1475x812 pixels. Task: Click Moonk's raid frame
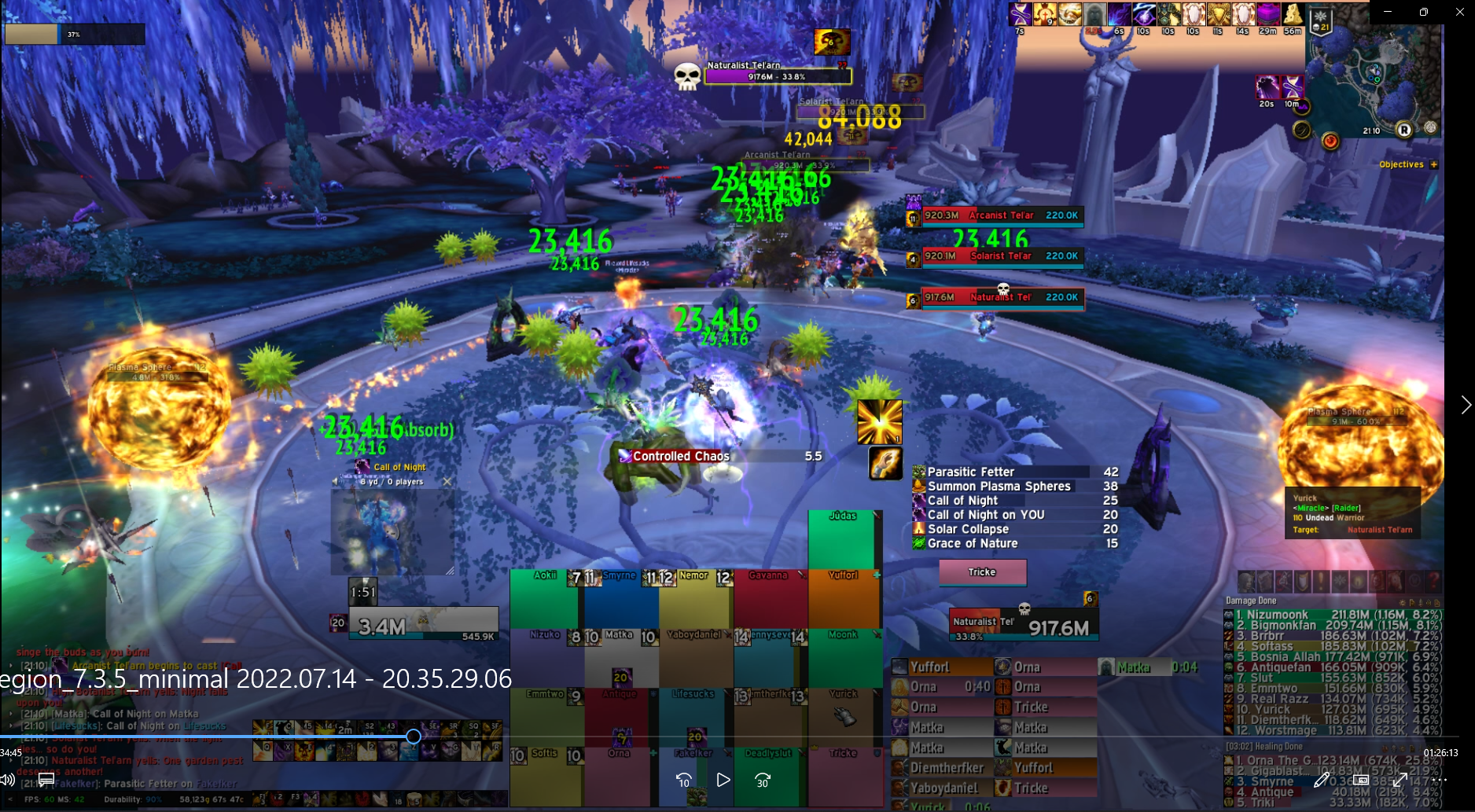click(x=843, y=658)
